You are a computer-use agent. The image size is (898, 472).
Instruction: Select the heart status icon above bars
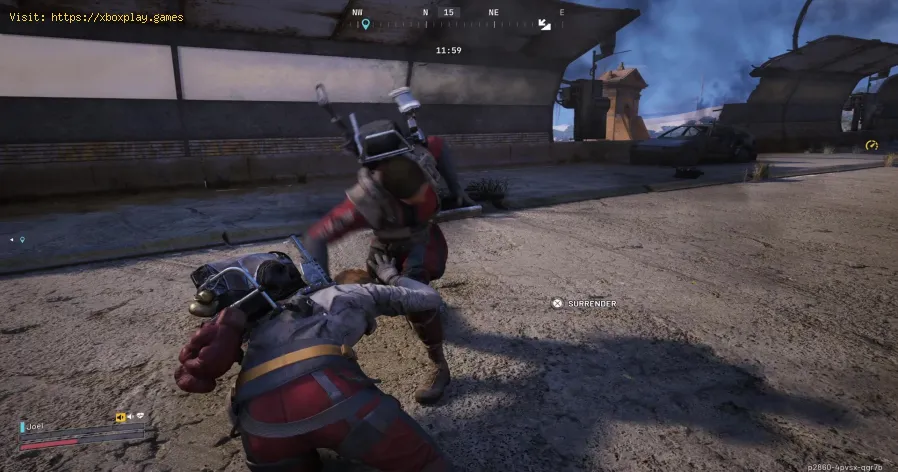141,418
